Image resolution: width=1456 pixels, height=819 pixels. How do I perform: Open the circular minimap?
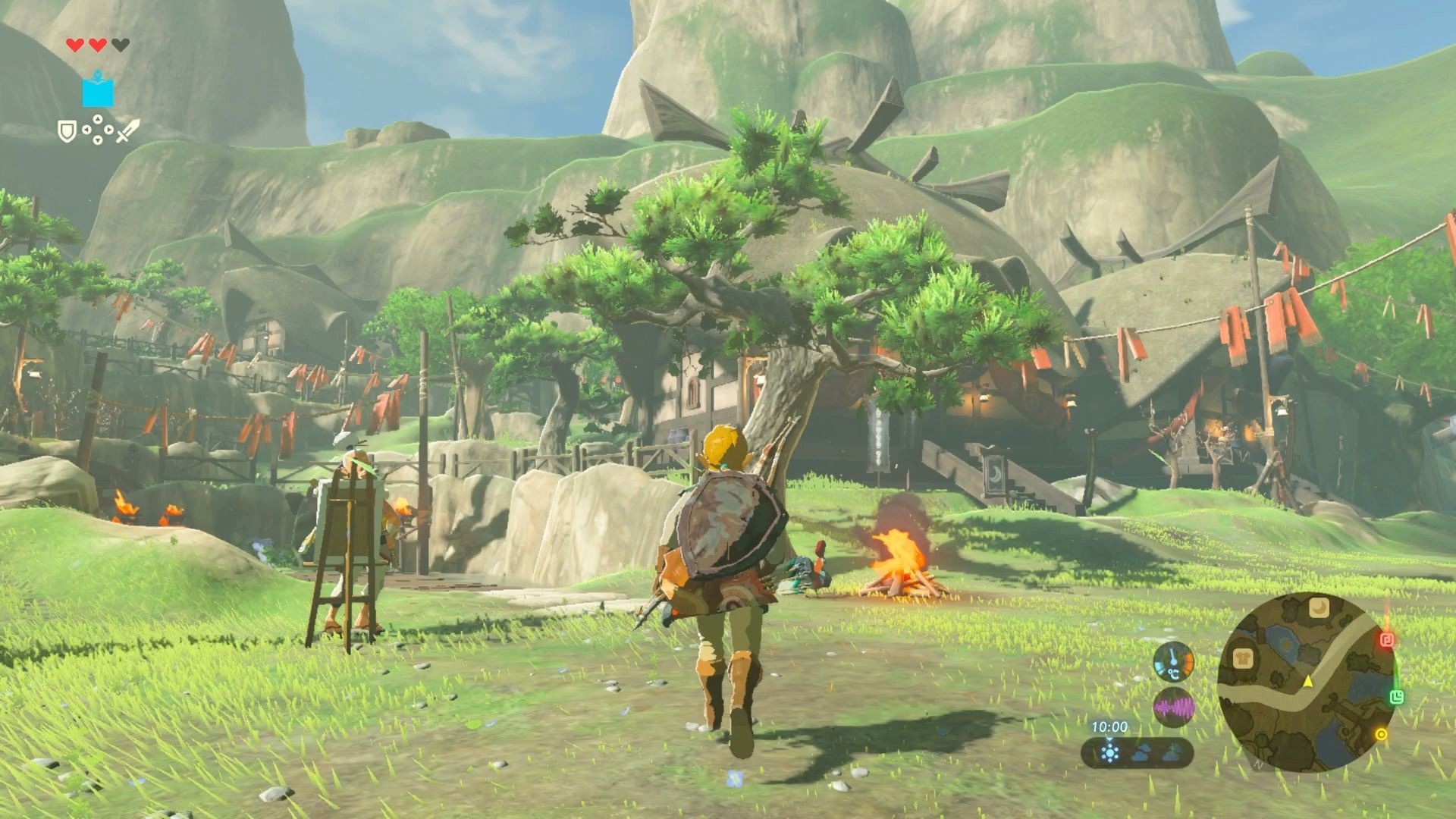tap(1306, 681)
